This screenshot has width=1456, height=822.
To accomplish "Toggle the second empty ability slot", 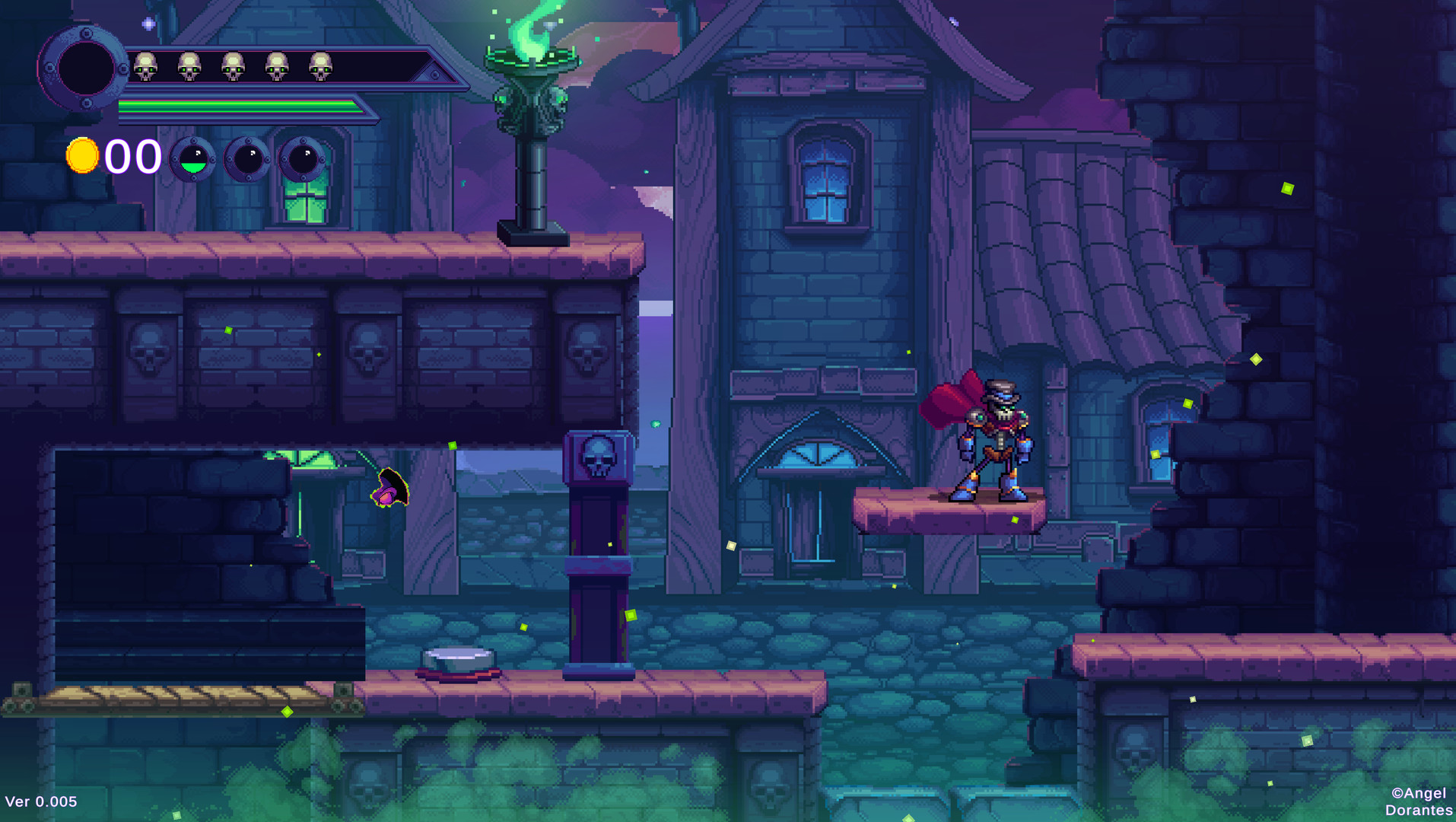I will click(248, 160).
